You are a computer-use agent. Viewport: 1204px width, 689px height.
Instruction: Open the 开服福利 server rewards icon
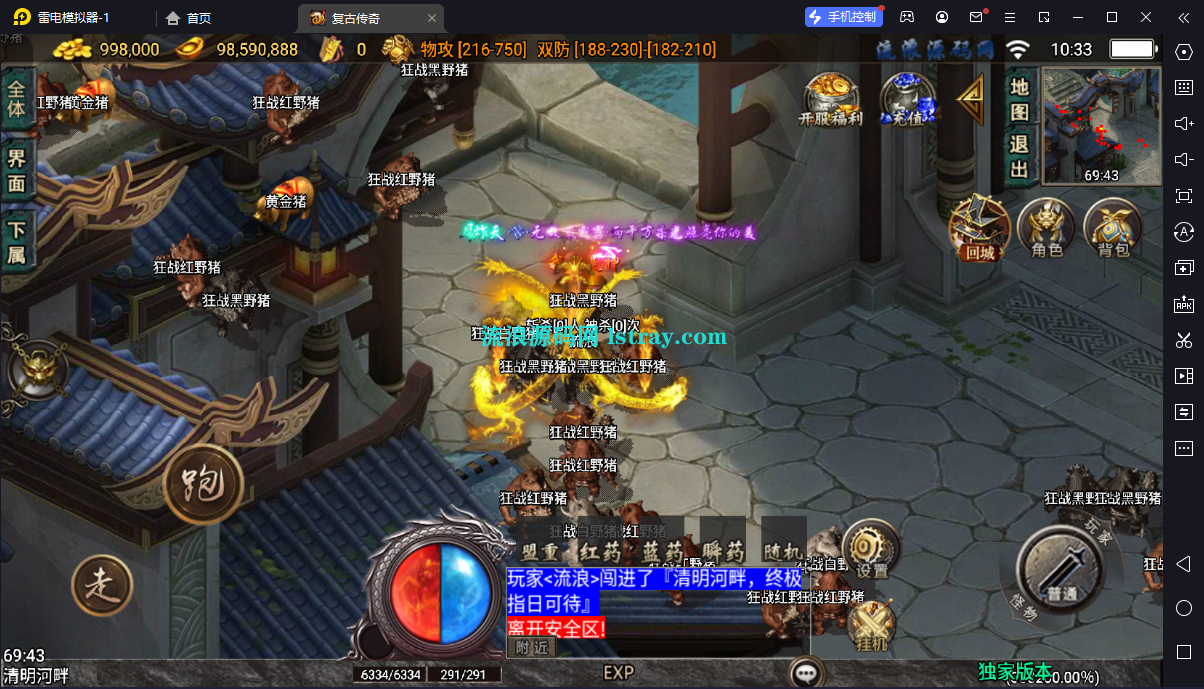tap(830, 98)
